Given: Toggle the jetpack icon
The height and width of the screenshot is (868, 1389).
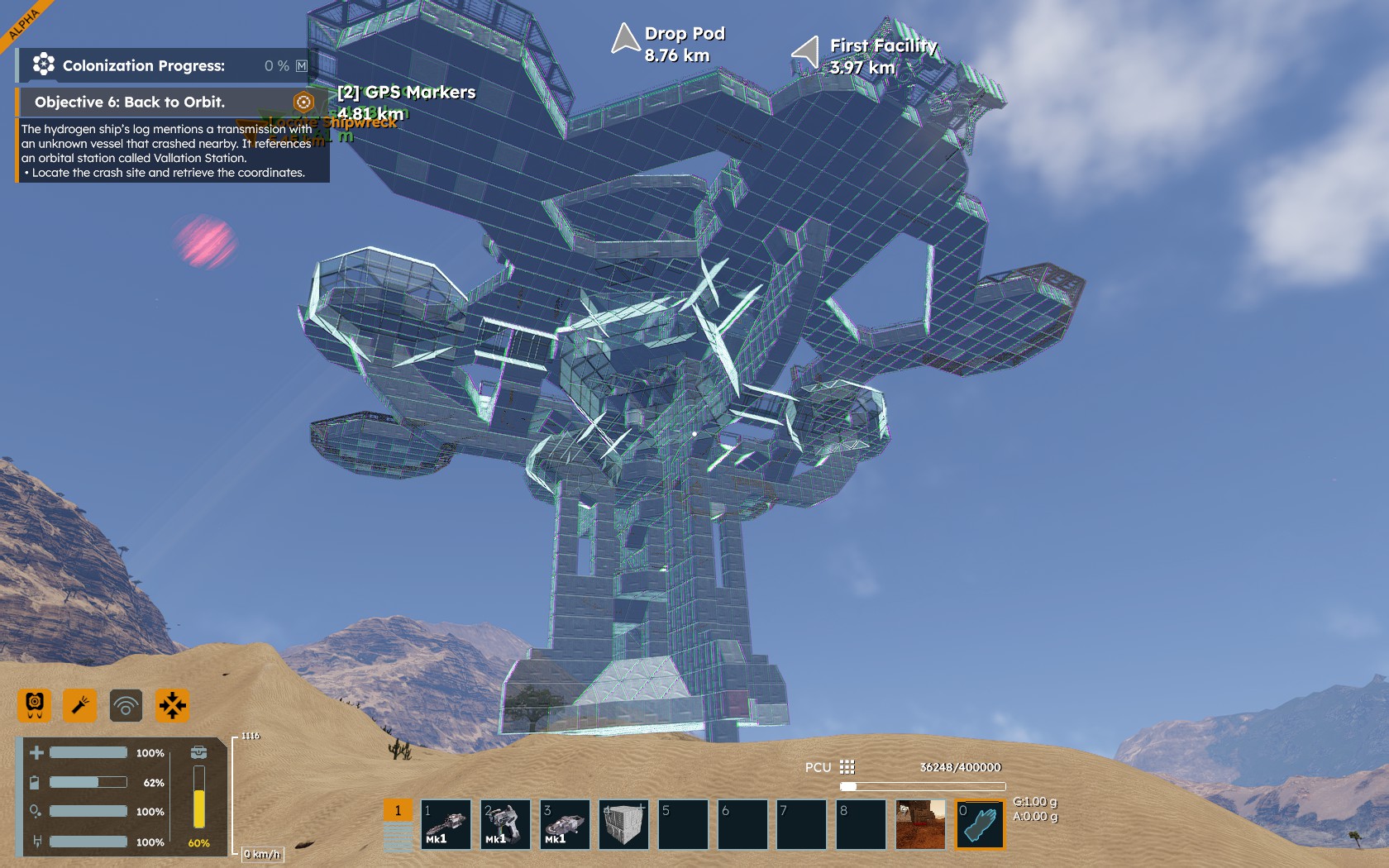Looking at the screenshot, I should [35, 705].
